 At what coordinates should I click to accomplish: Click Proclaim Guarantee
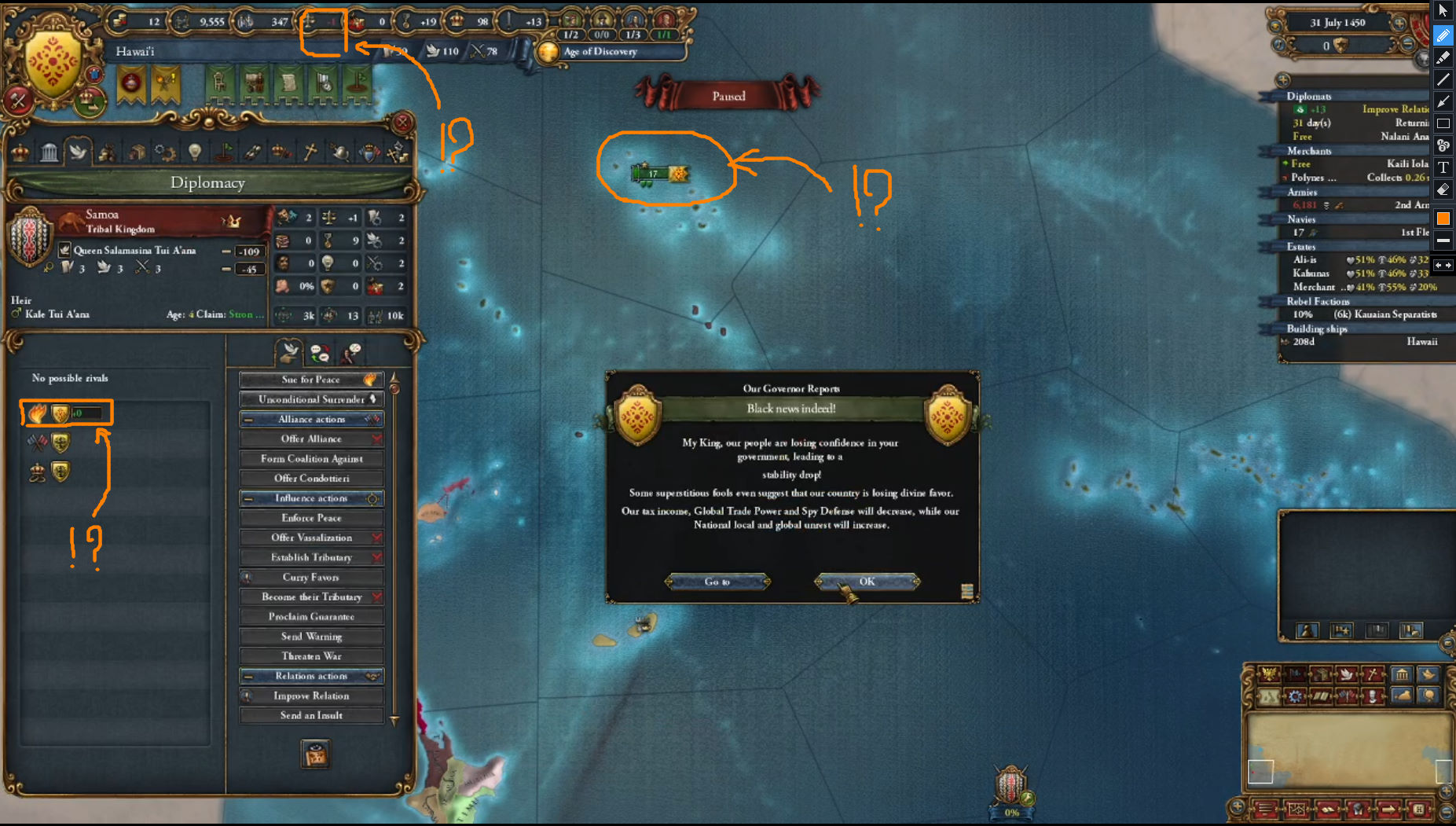[x=311, y=617]
